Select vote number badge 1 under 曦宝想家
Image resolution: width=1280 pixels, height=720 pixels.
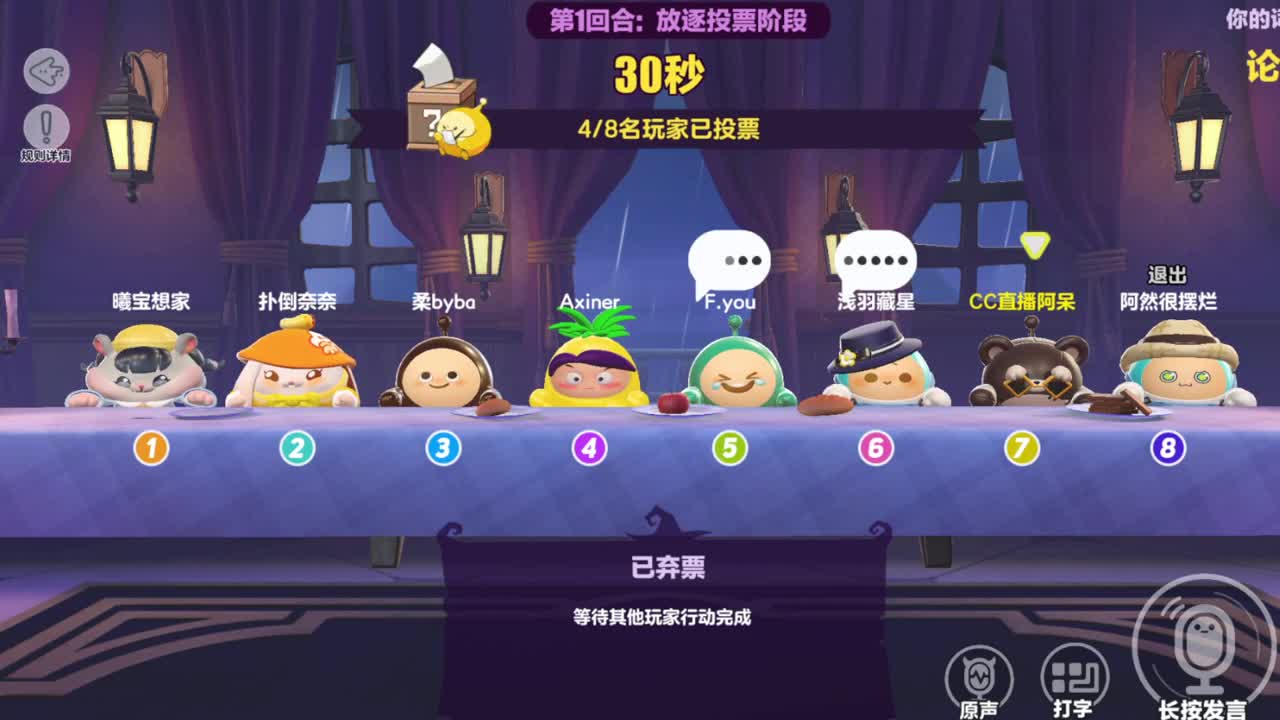pos(150,448)
